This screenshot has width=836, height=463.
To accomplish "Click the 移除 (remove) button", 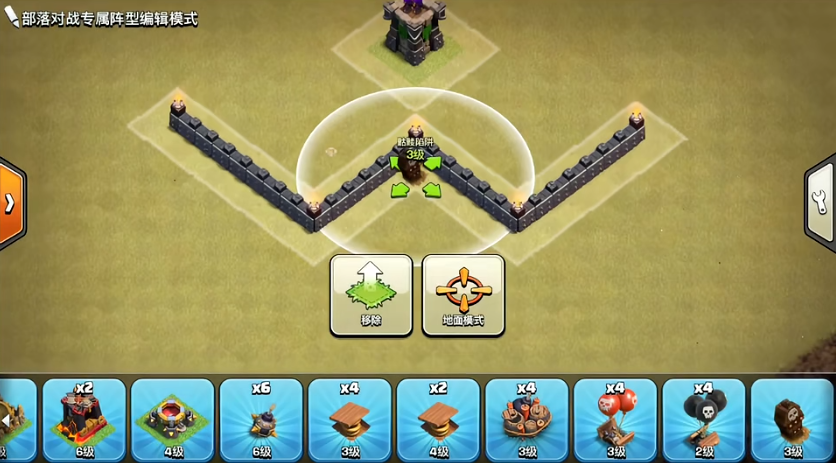I will (x=371, y=294).
